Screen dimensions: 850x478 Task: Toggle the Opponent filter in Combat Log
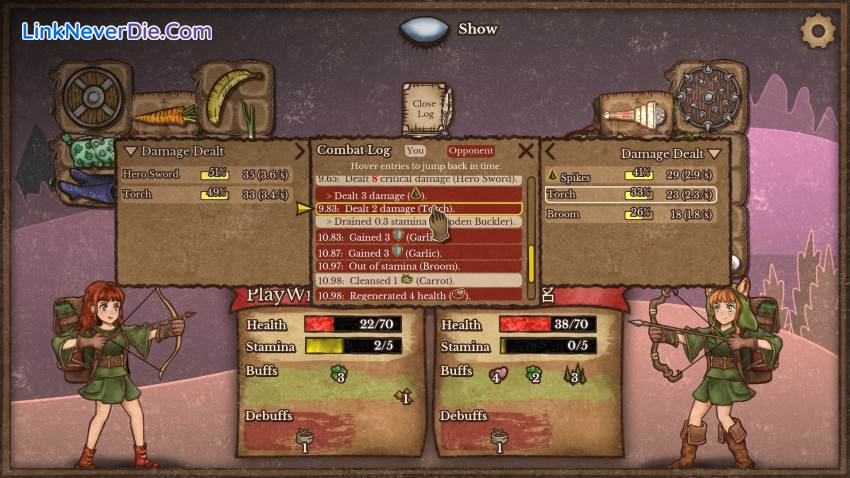pyautogui.click(x=470, y=151)
